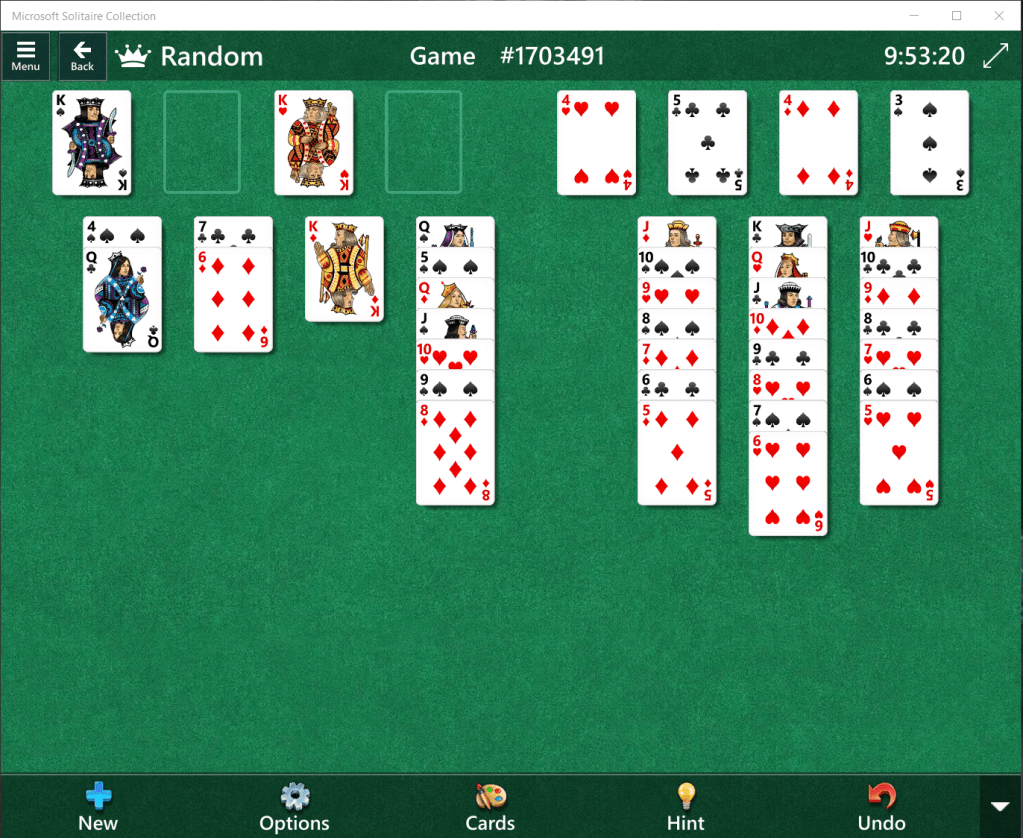The image size is (1023, 838).
Task: Click the 4 of Hearts foundation pile
Action: [x=597, y=142]
